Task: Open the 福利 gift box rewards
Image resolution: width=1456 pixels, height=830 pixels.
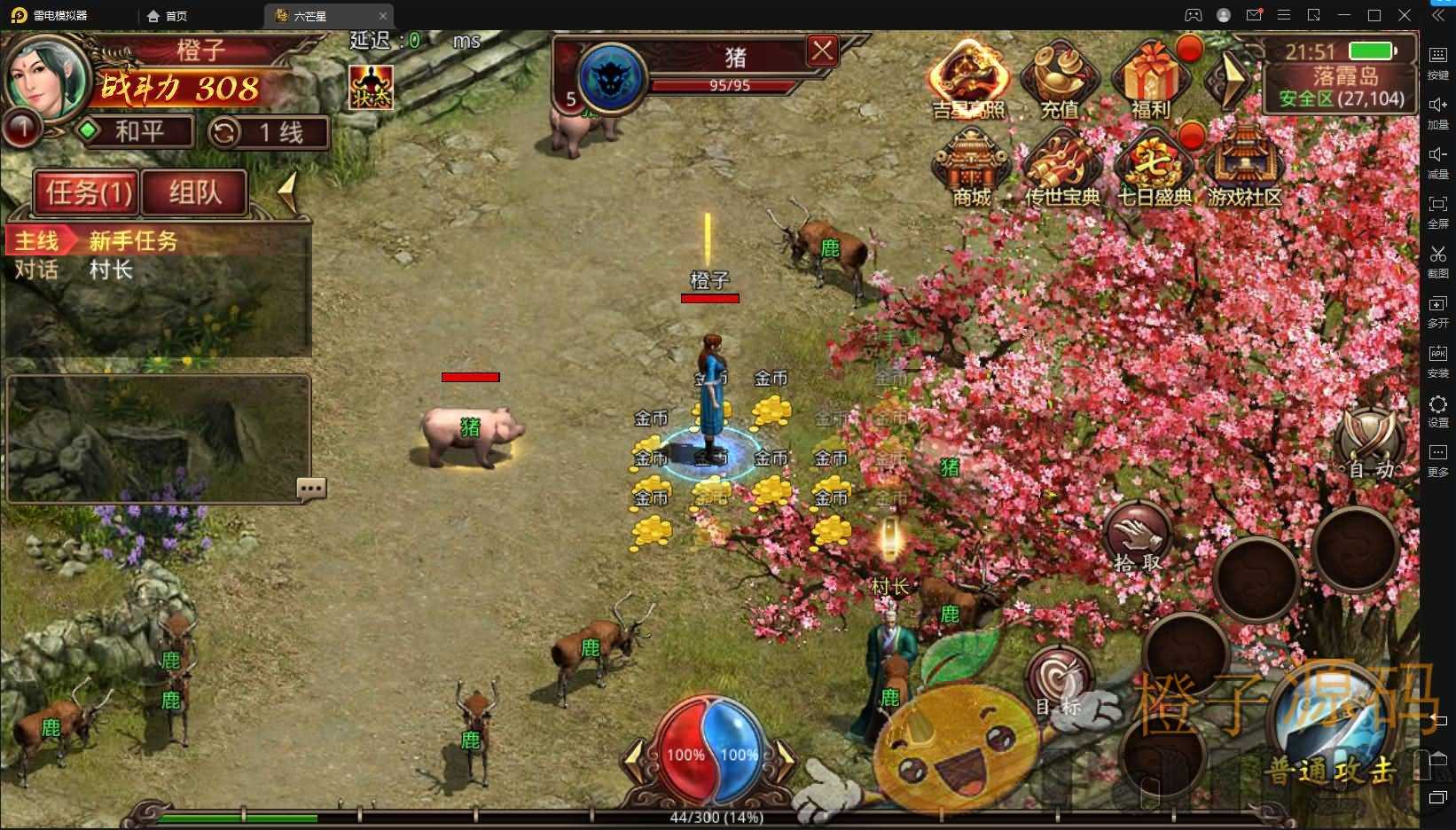Action: click(1151, 82)
